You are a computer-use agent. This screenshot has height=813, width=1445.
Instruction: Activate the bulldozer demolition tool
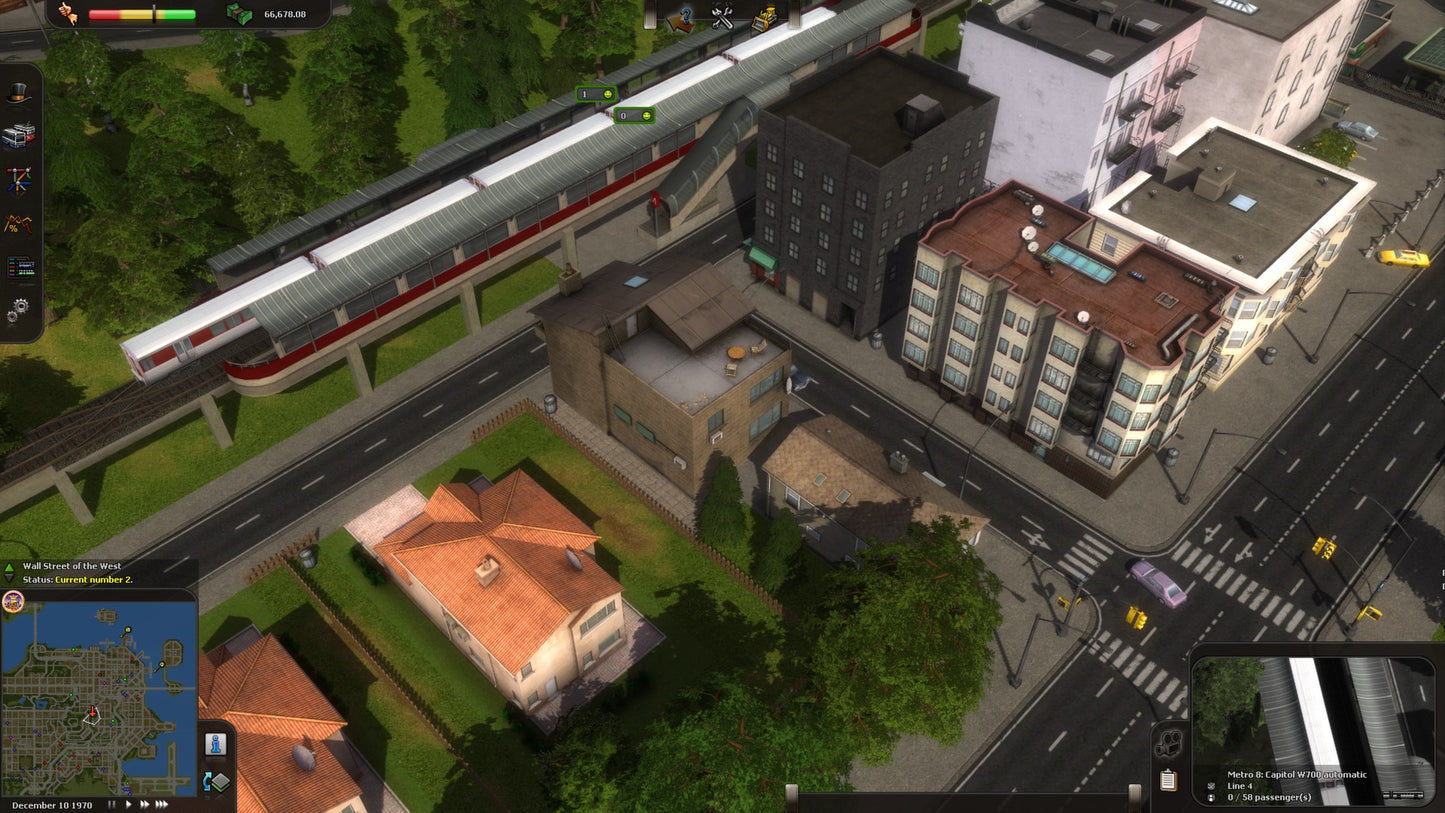tap(765, 16)
